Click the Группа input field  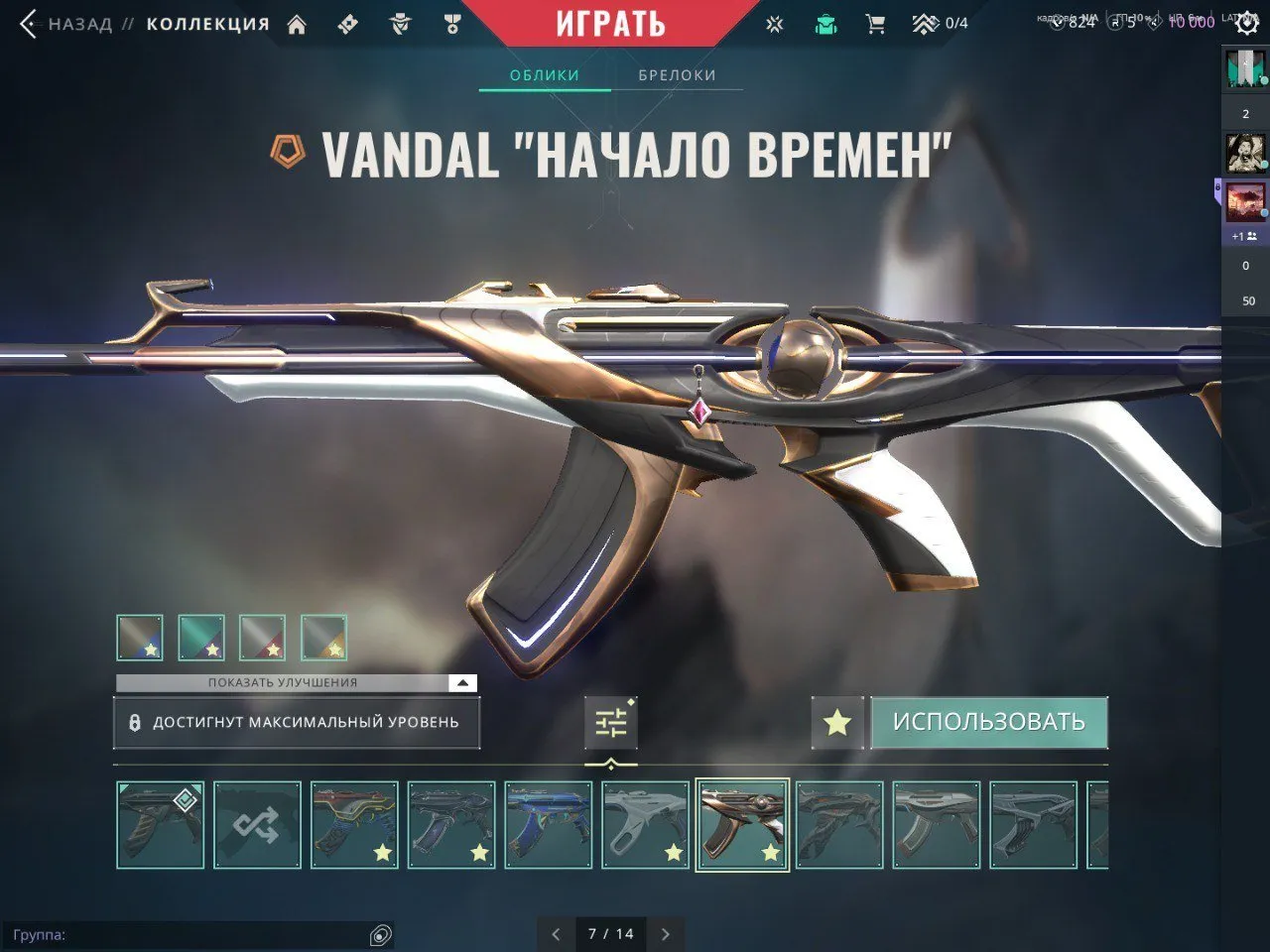(x=198, y=933)
